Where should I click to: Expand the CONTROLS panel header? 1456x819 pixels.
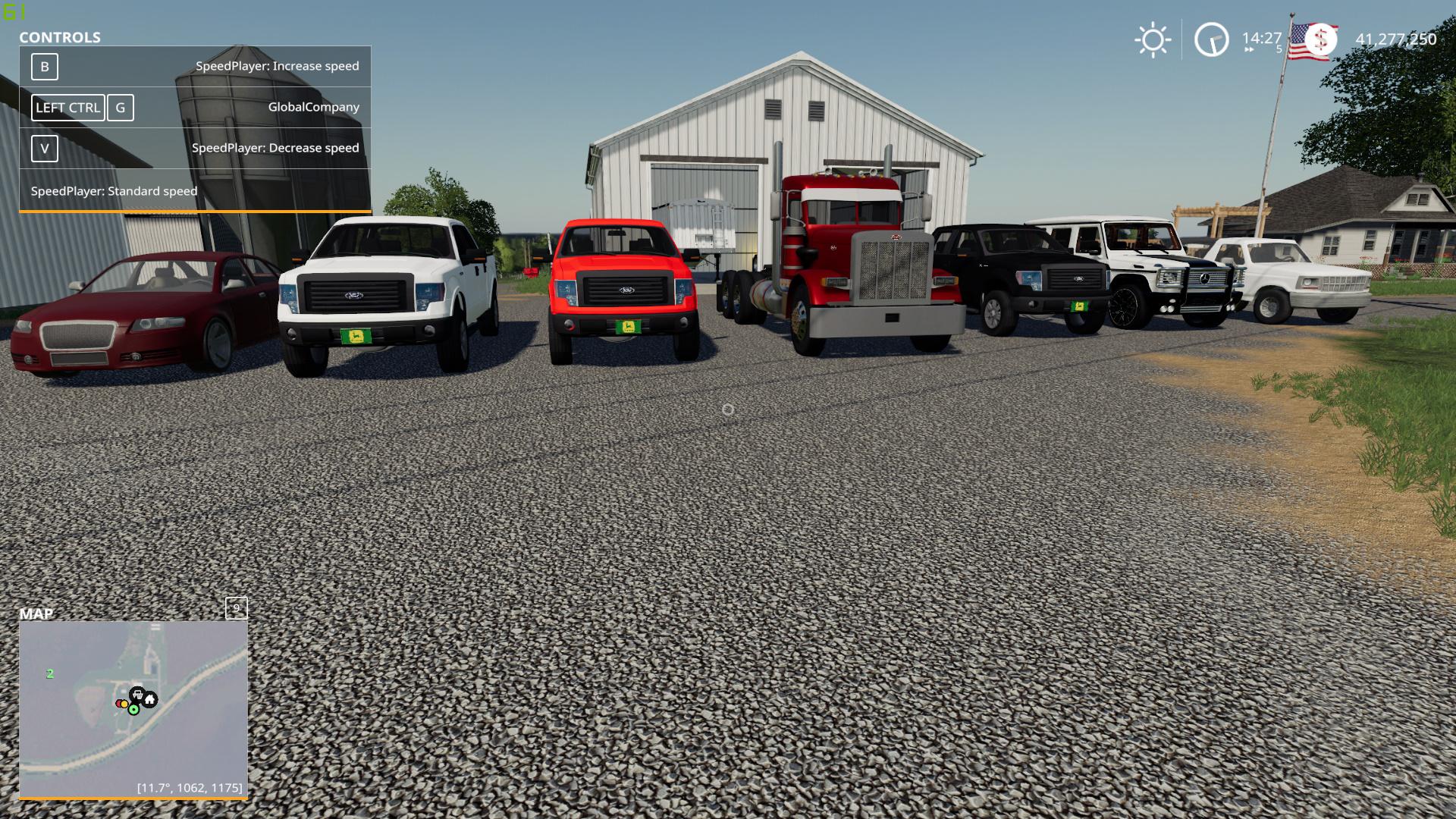[60, 37]
